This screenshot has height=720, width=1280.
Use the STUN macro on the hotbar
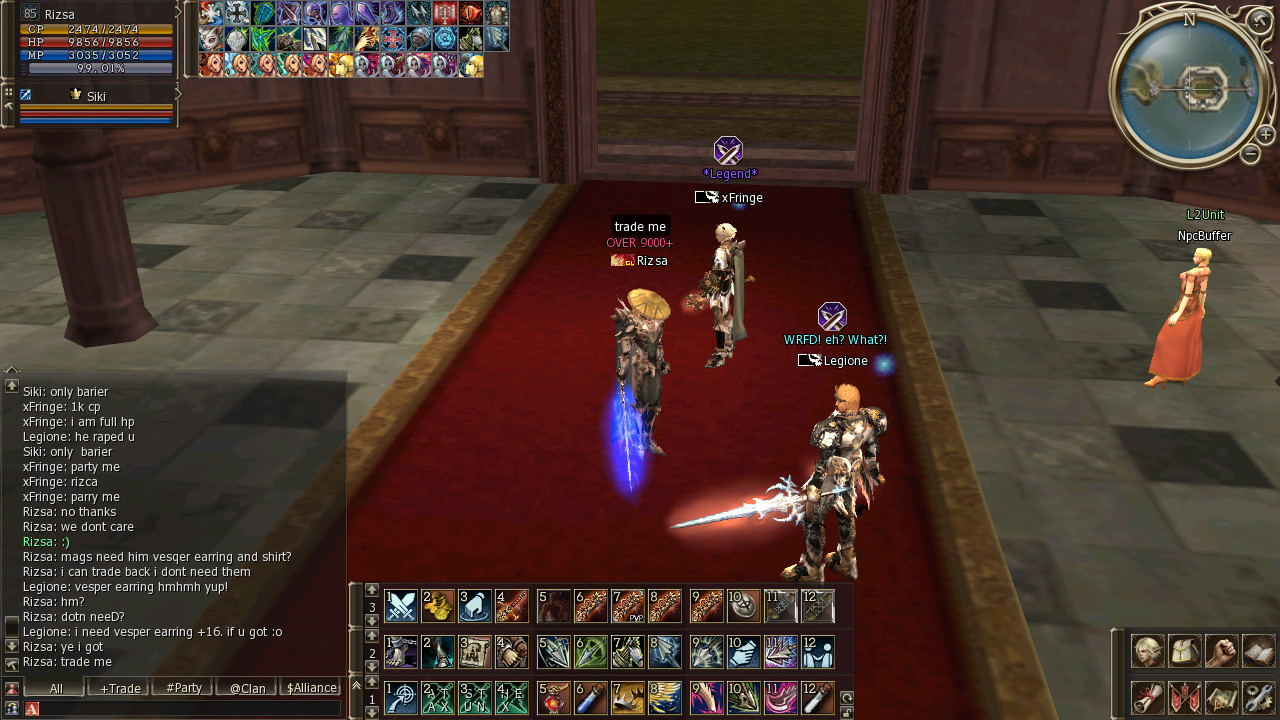(475, 697)
